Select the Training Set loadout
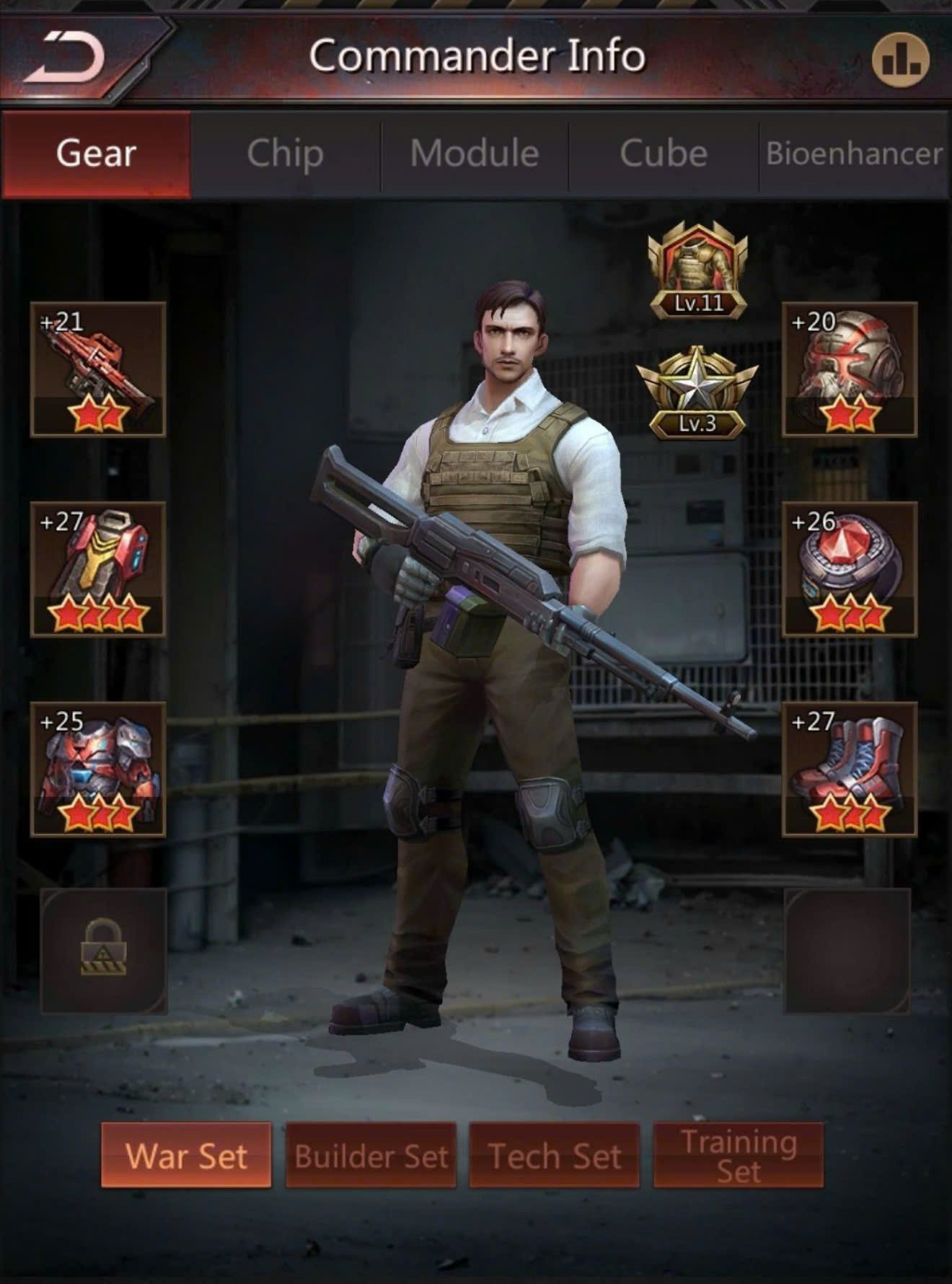 pyautogui.click(x=739, y=1155)
